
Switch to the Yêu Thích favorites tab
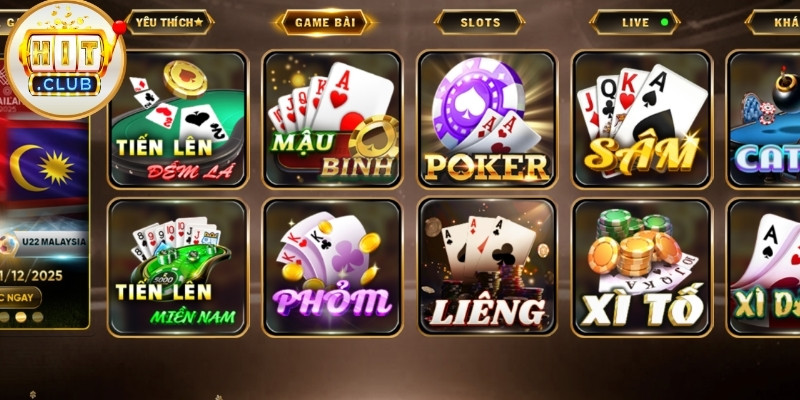[168, 21]
